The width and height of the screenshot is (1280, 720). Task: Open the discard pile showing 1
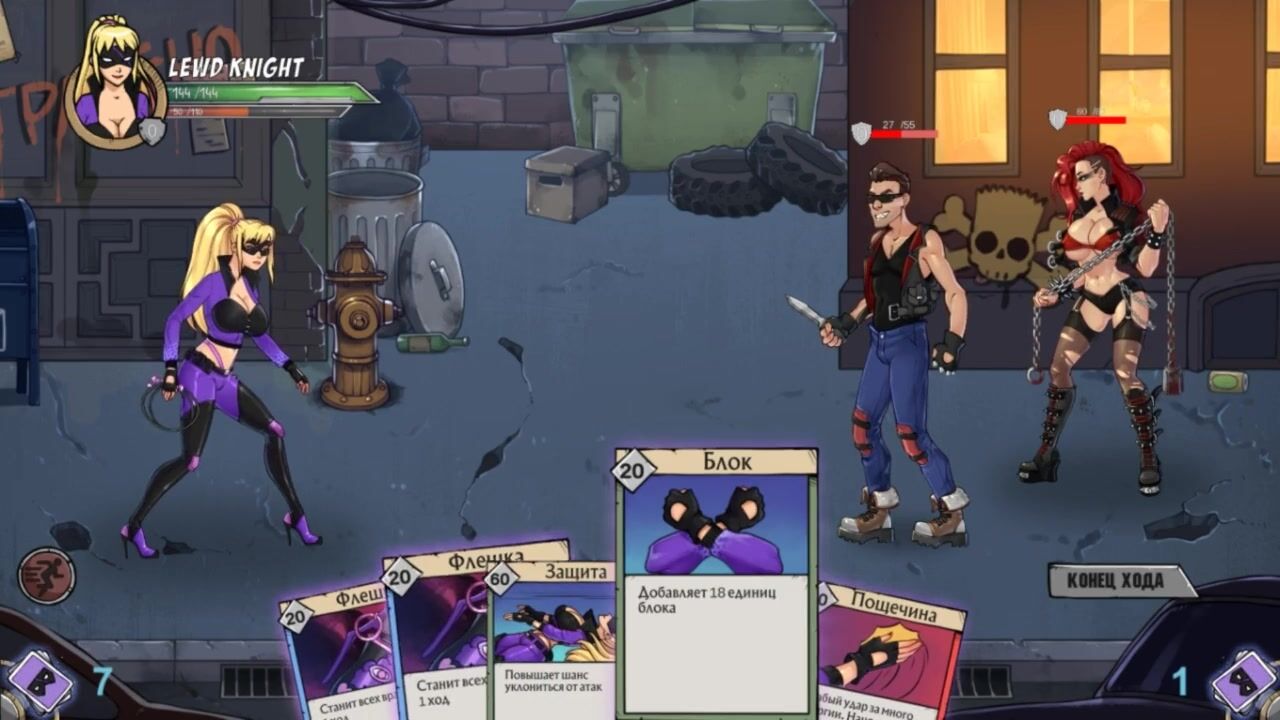pos(1242,682)
